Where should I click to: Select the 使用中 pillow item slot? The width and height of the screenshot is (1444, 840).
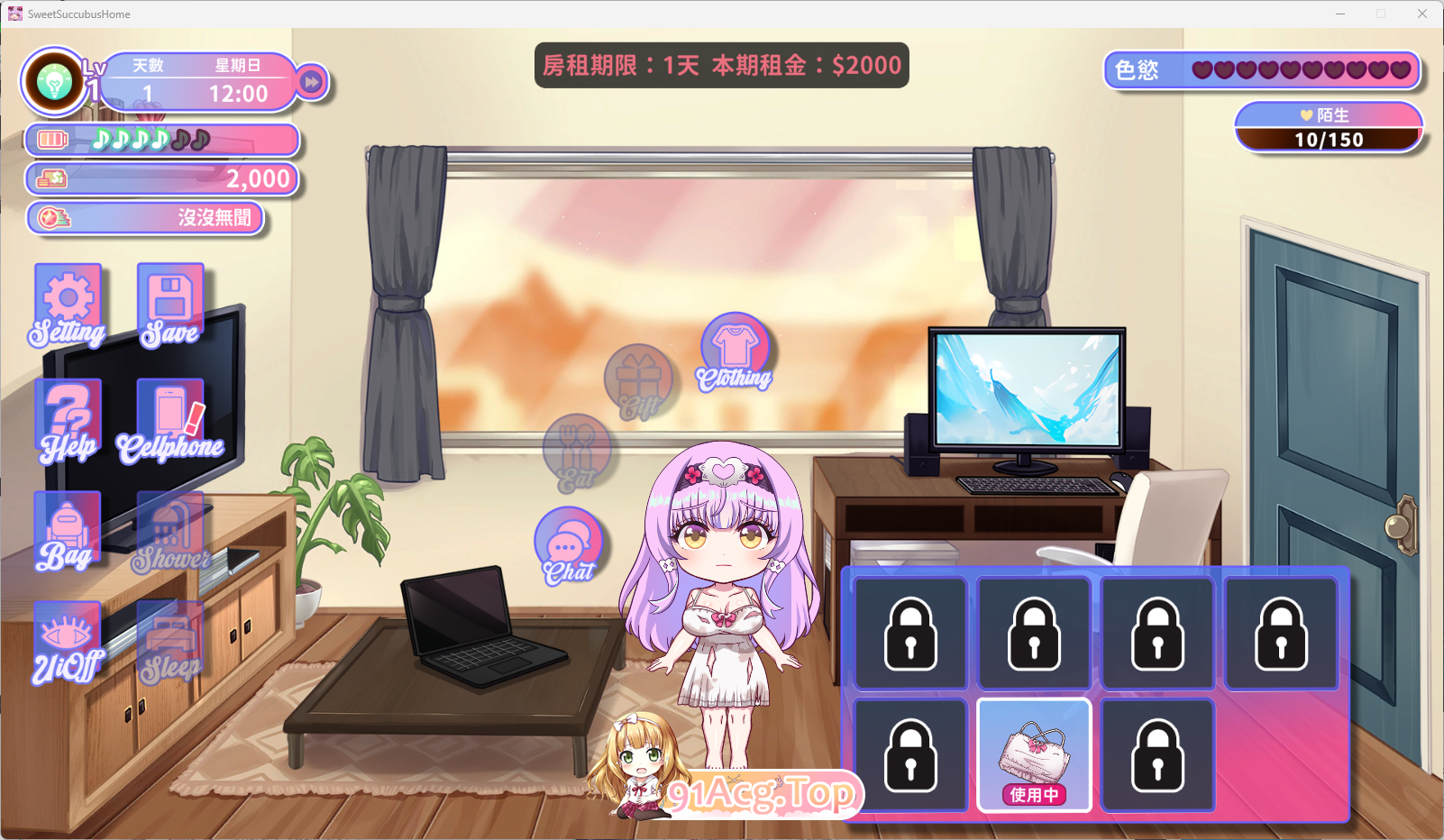coord(1033,755)
